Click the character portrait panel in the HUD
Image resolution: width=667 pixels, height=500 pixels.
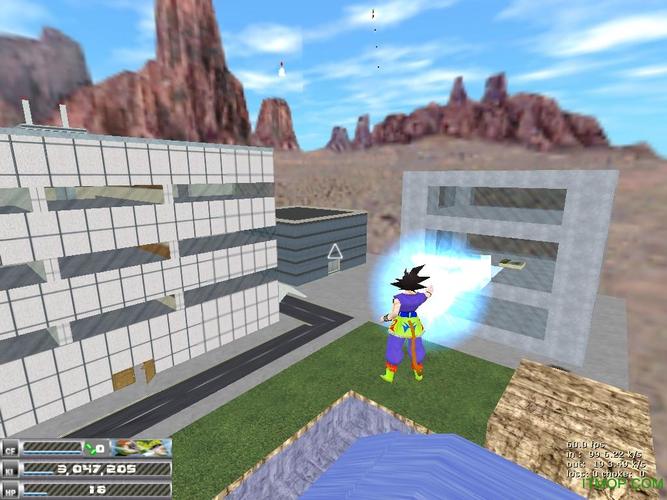point(141,447)
